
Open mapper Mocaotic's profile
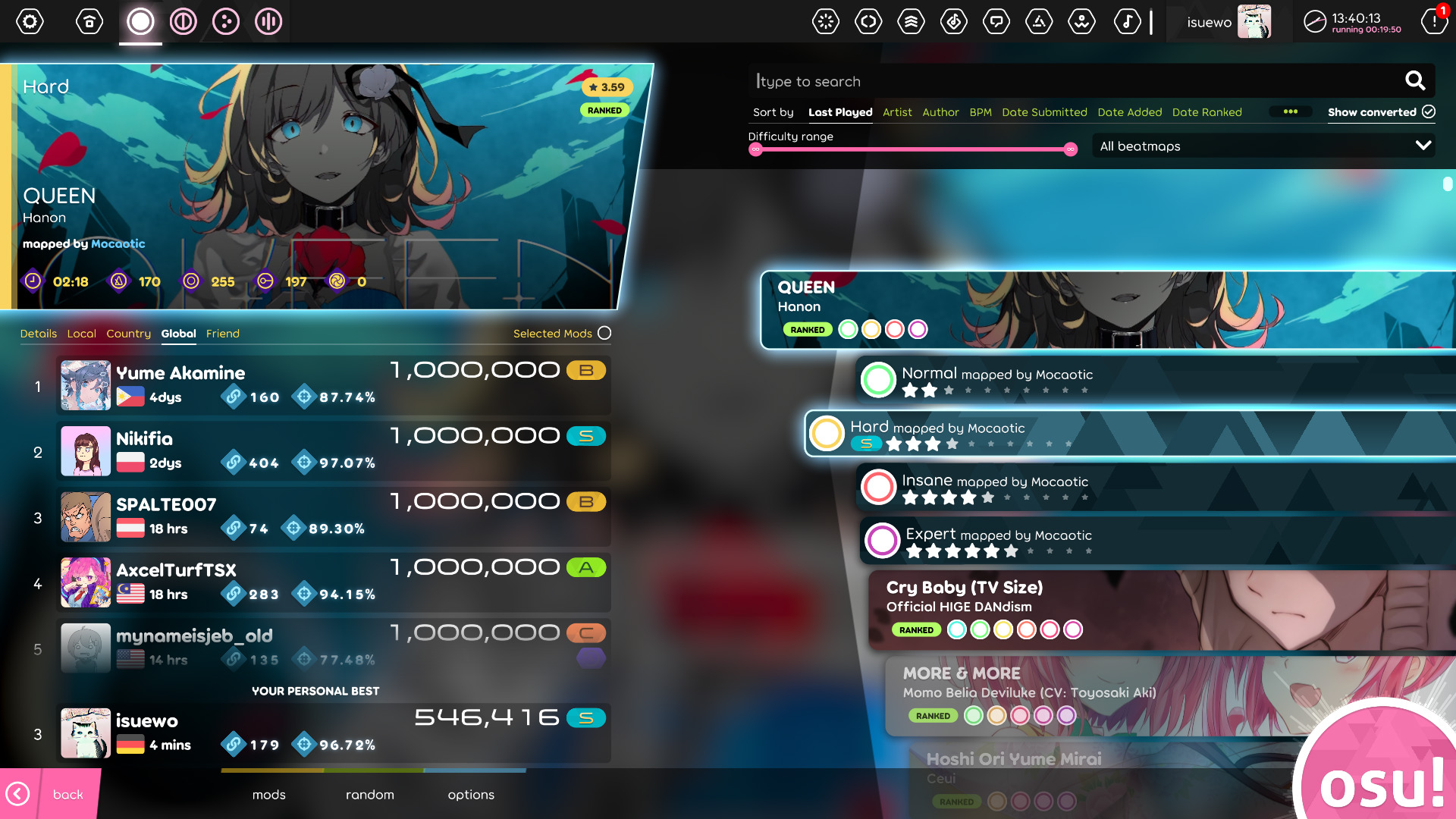[117, 243]
